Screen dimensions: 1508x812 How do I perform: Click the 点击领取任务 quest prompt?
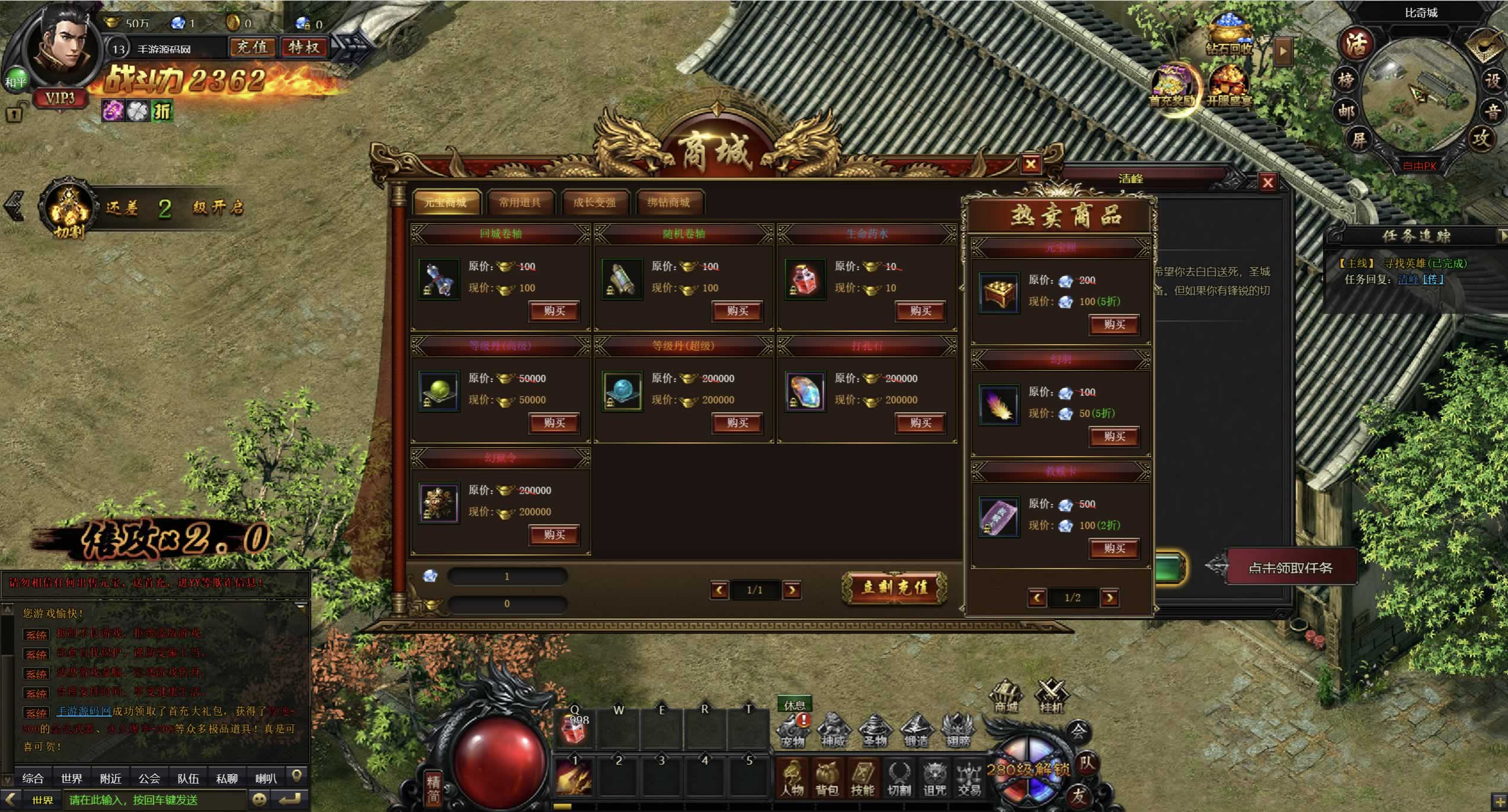click(x=1290, y=567)
